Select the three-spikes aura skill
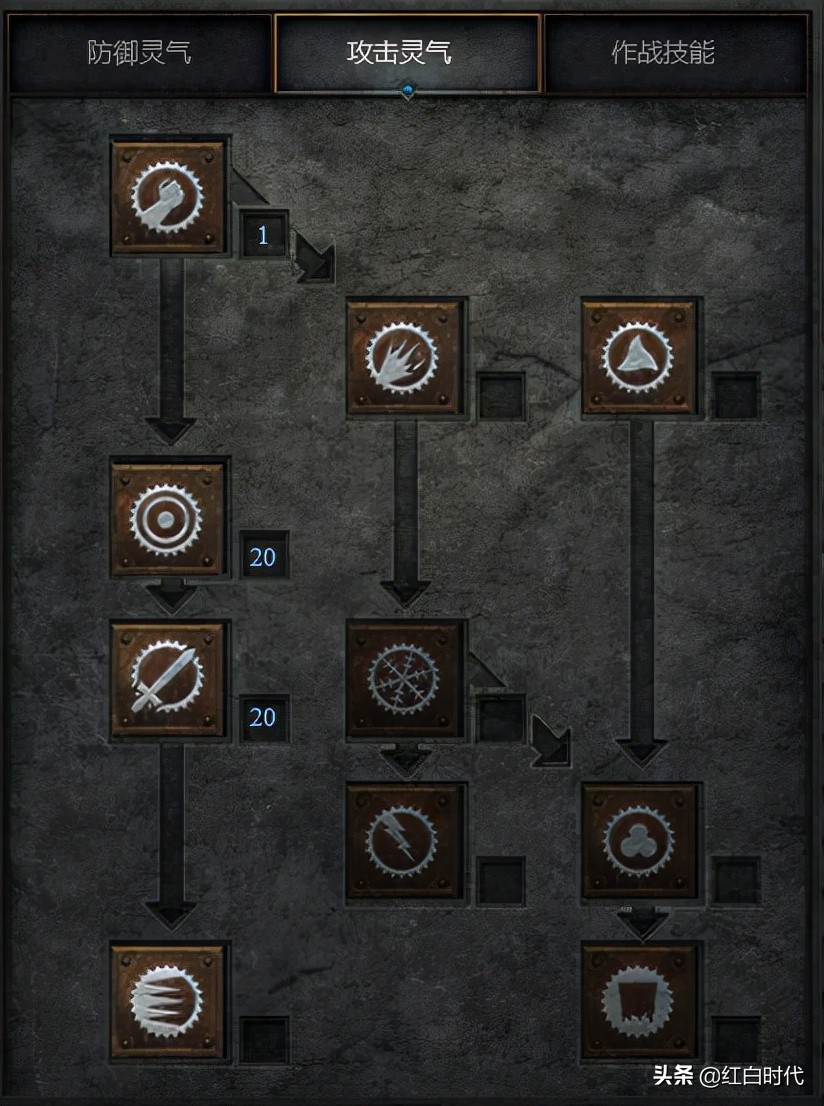 tap(168, 1002)
